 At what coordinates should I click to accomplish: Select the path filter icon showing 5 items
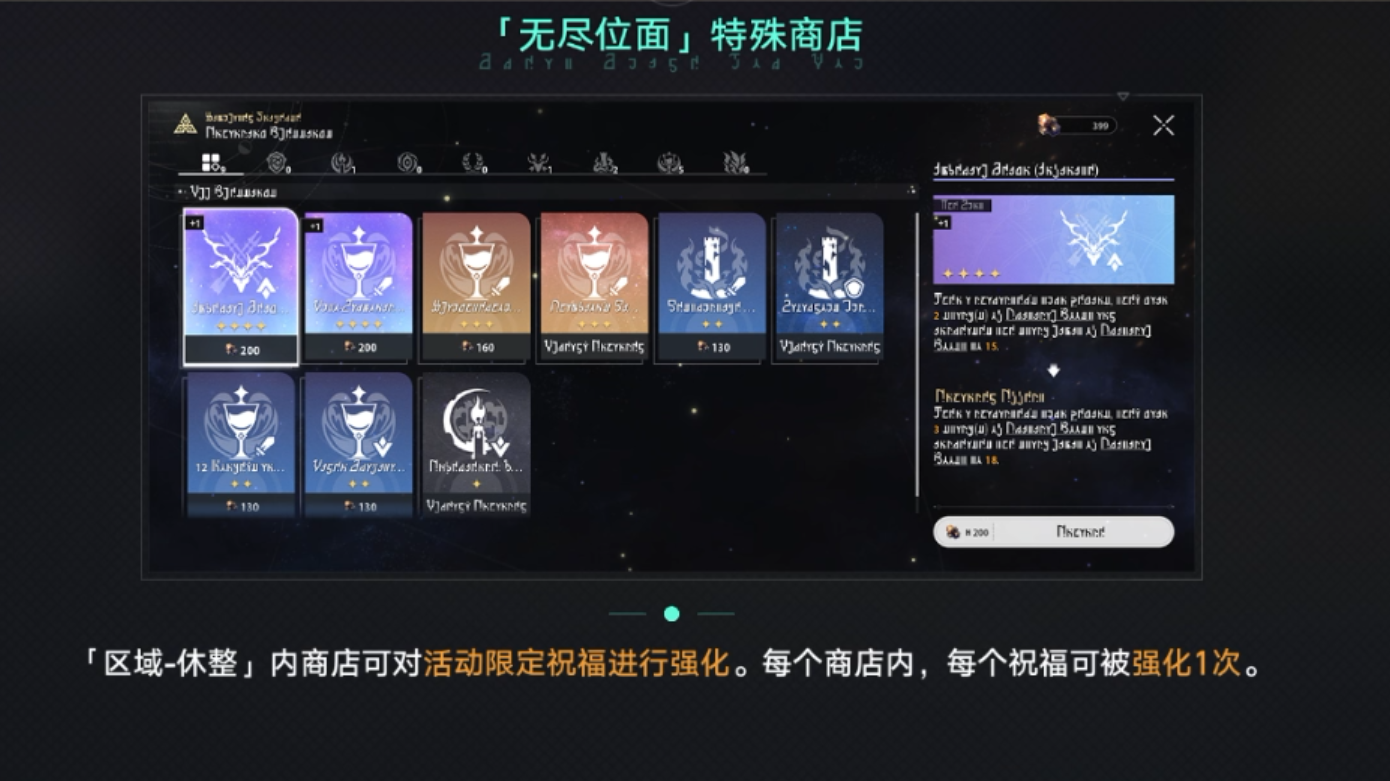click(667, 161)
